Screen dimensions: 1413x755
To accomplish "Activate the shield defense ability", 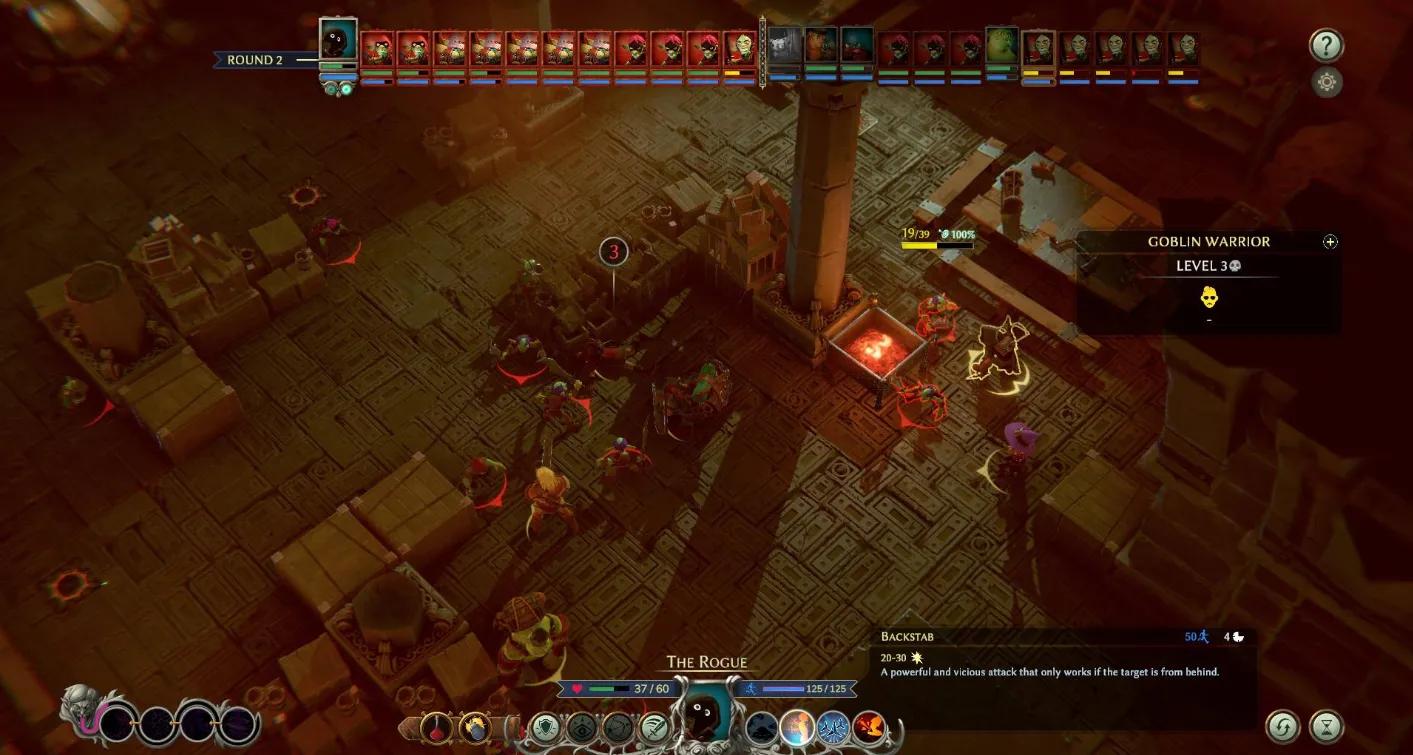I will click(x=545, y=727).
